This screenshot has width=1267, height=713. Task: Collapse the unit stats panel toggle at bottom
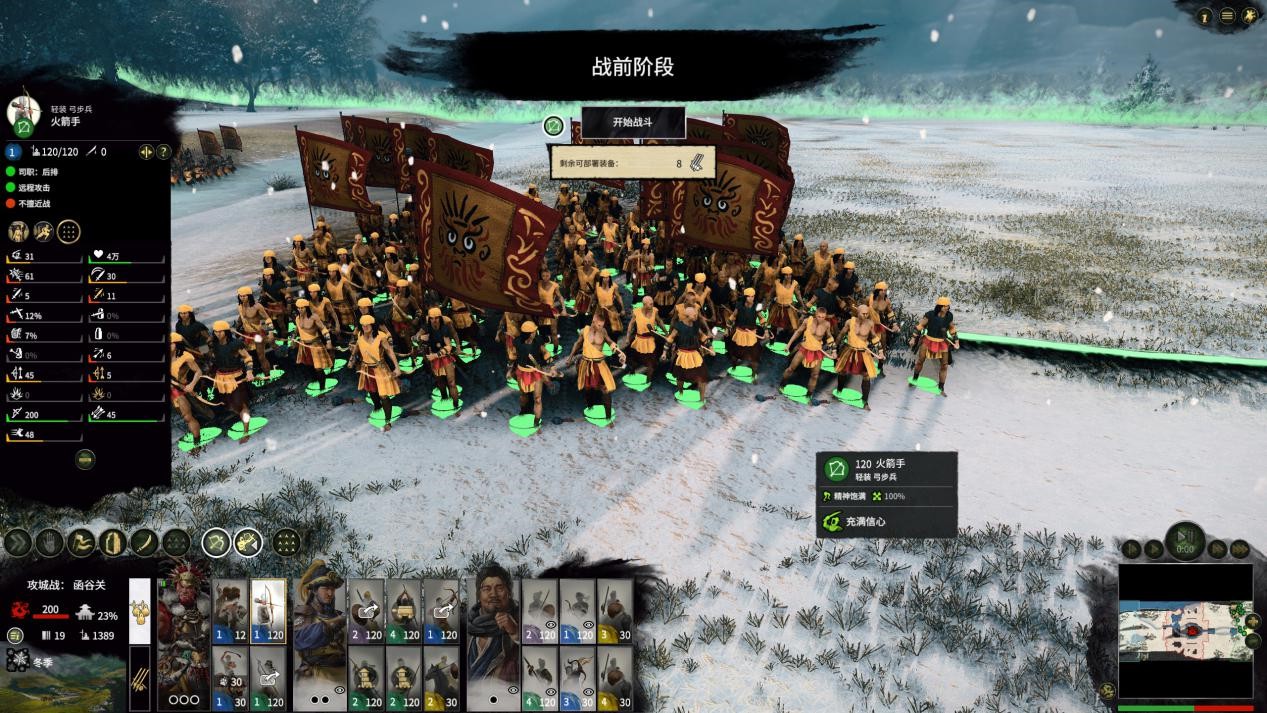(x=85, y=459)
